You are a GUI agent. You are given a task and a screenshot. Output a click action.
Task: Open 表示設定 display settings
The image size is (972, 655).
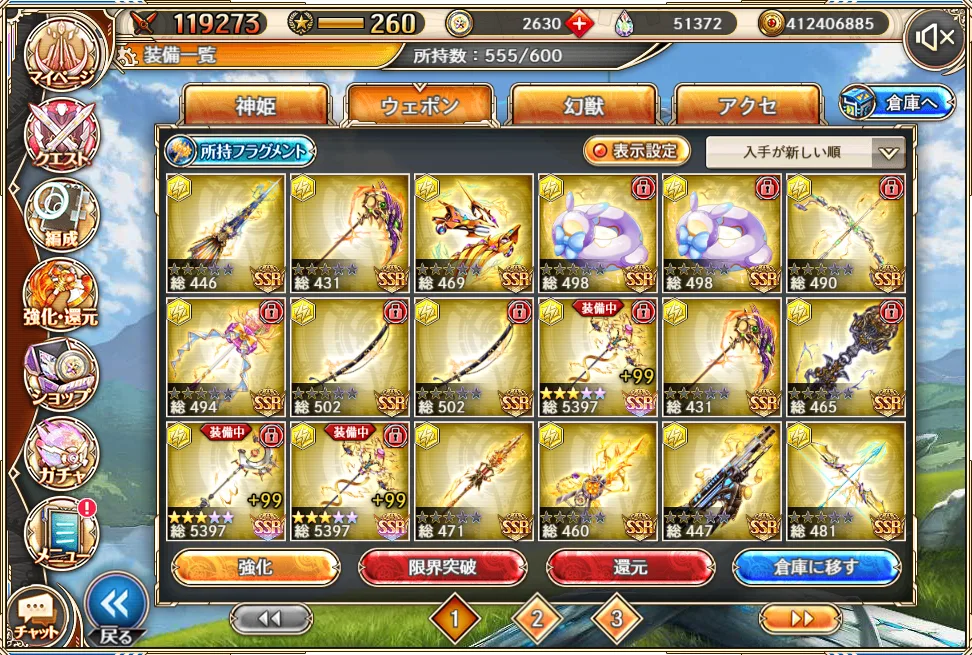coord(637,152)
